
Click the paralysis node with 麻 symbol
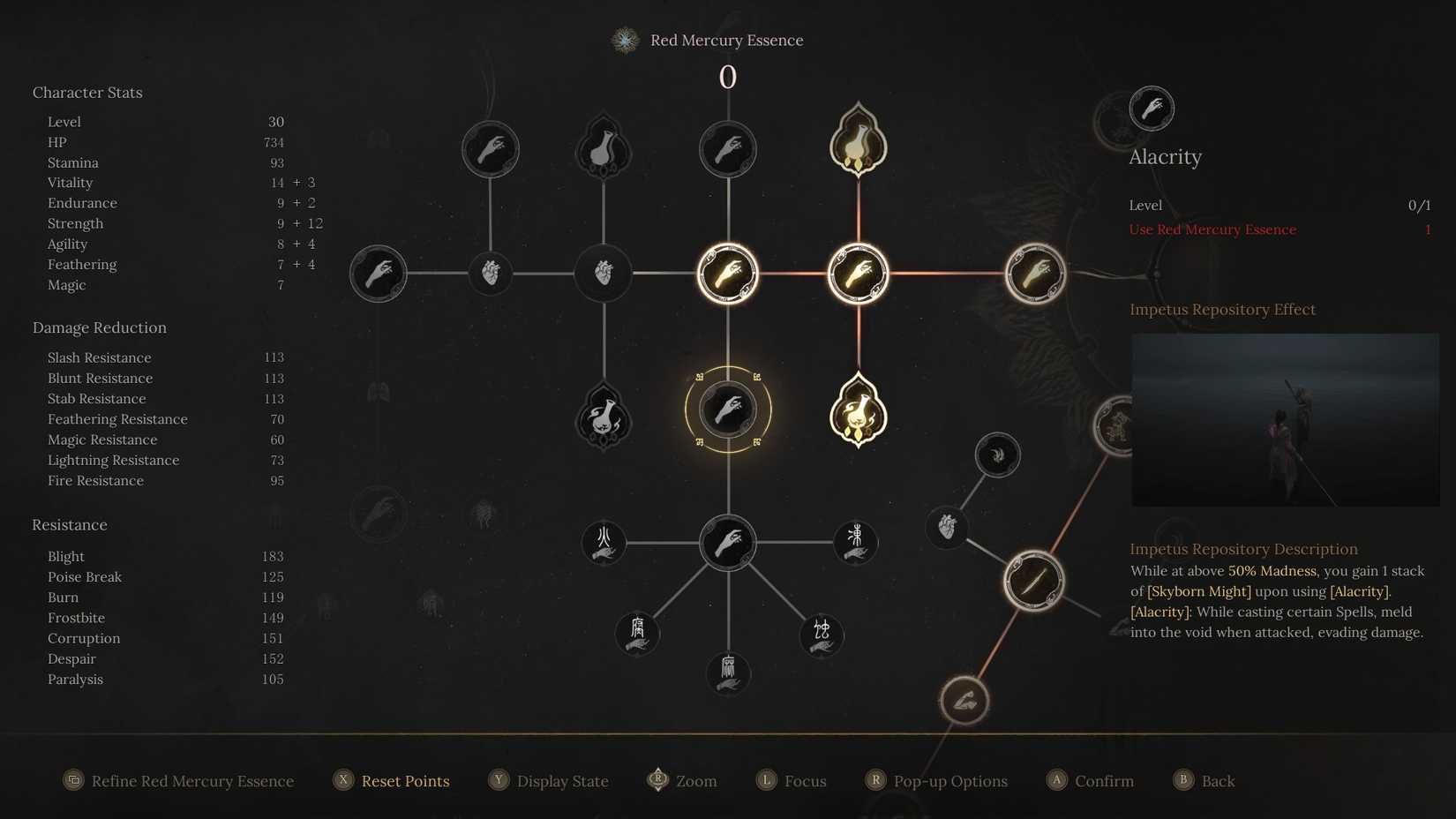[x=728, y=672]
